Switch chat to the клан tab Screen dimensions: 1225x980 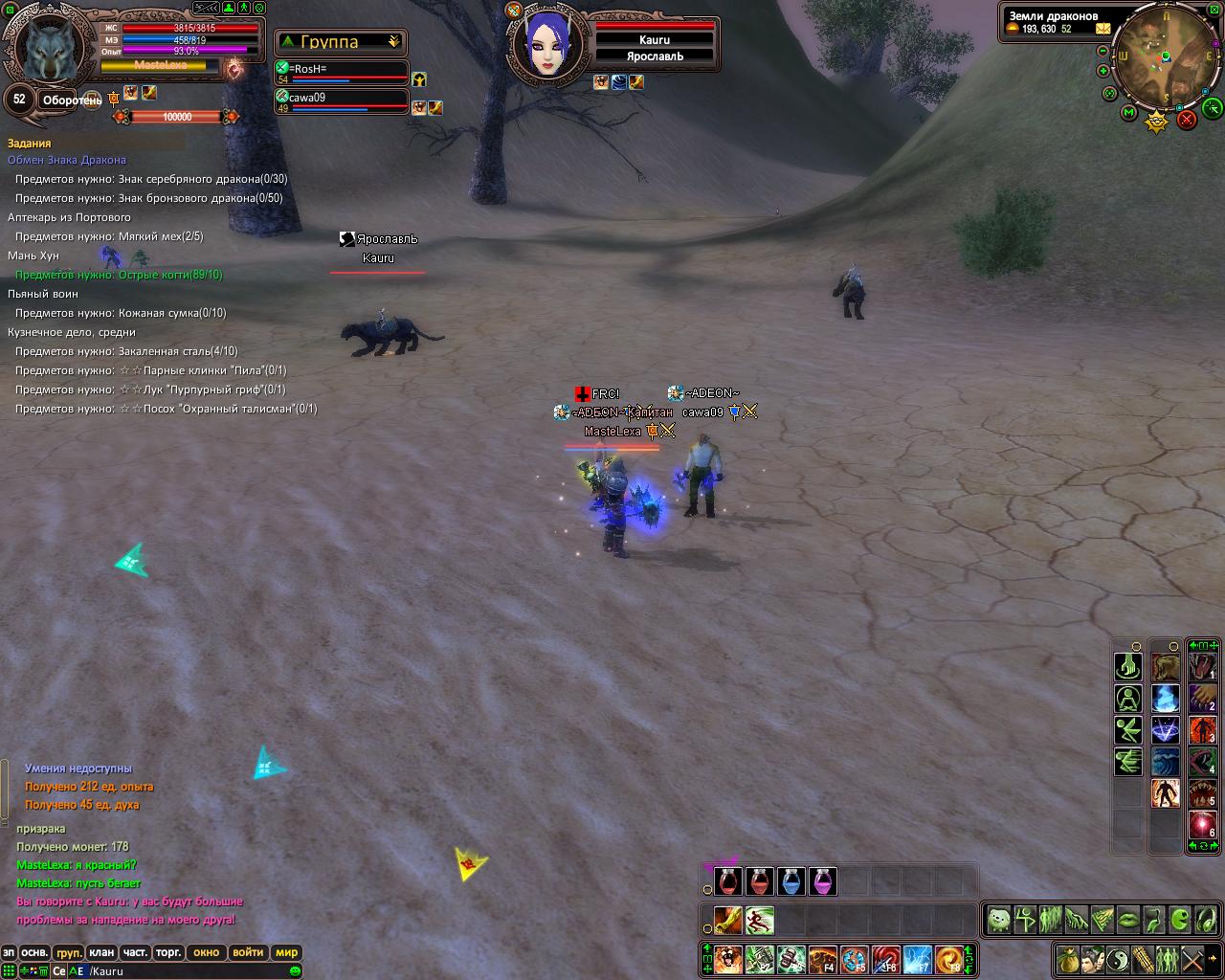click(x=101, y=952)
